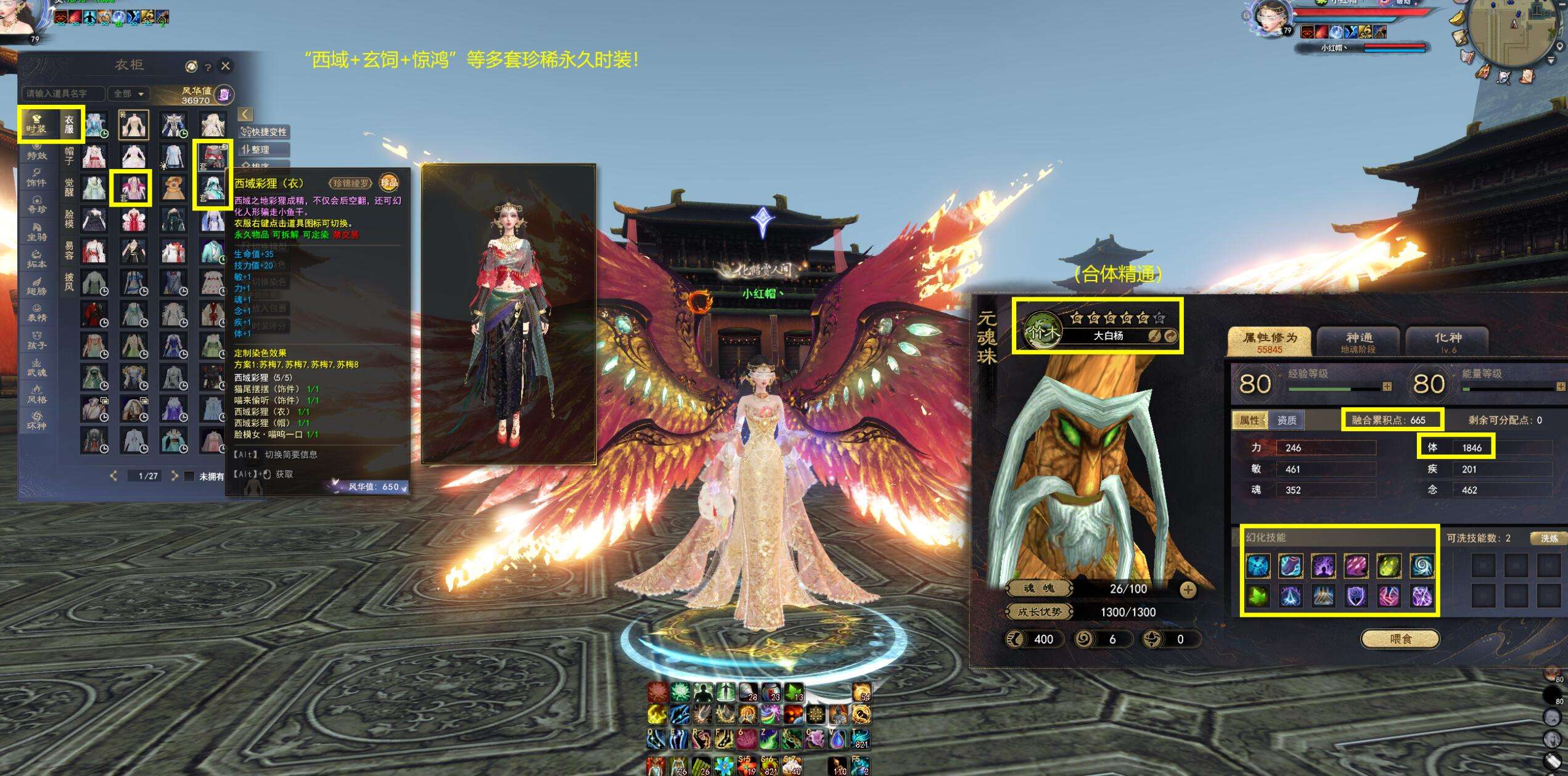Viewport: 1568px width, 776px height.
Task: Click the 洗炼 refine button
Action: [x=1549, y=539]
